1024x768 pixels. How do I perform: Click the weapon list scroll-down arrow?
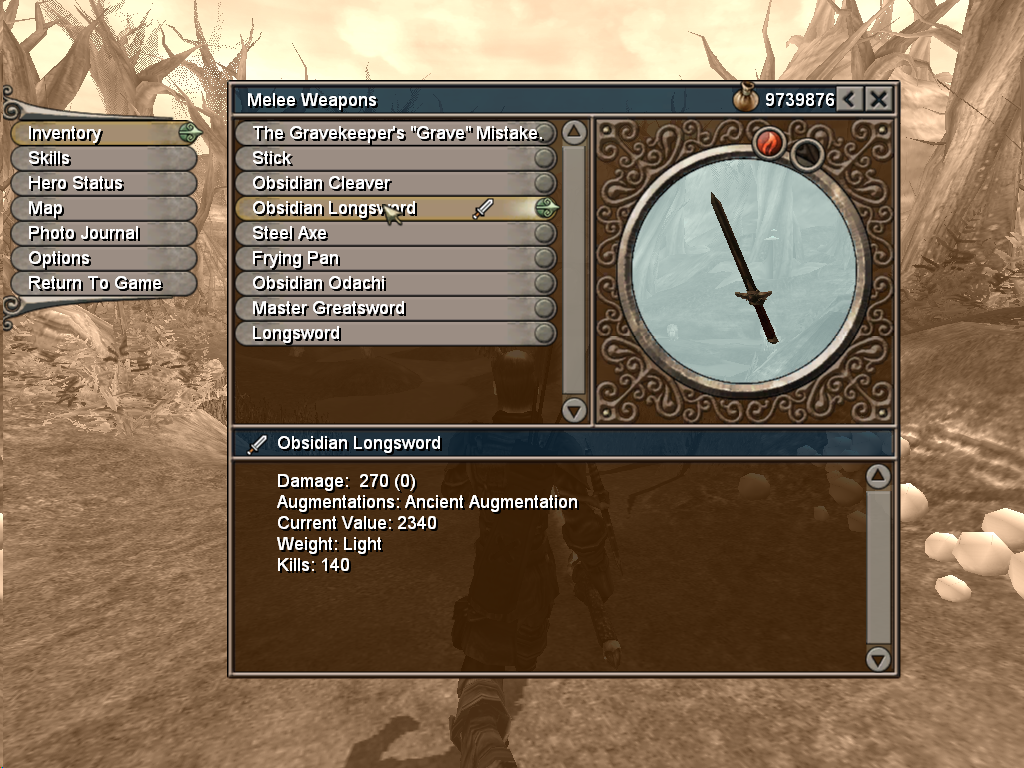click(x=574, y=409)
